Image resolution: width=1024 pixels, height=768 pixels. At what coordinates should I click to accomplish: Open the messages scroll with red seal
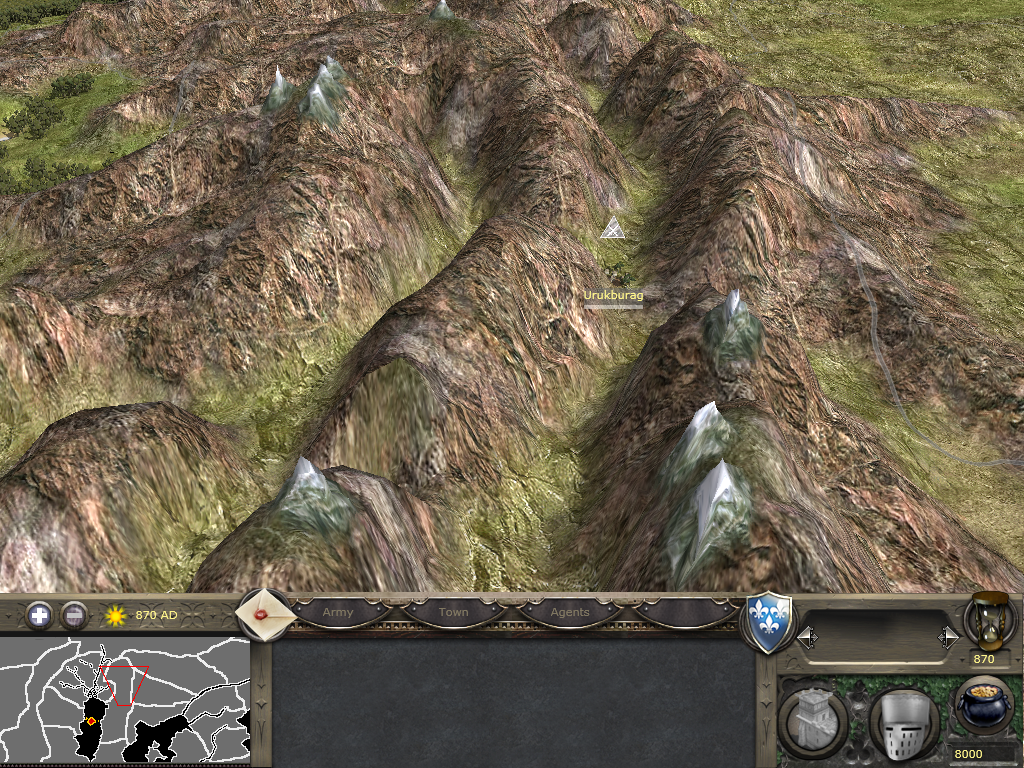[264, 614]
